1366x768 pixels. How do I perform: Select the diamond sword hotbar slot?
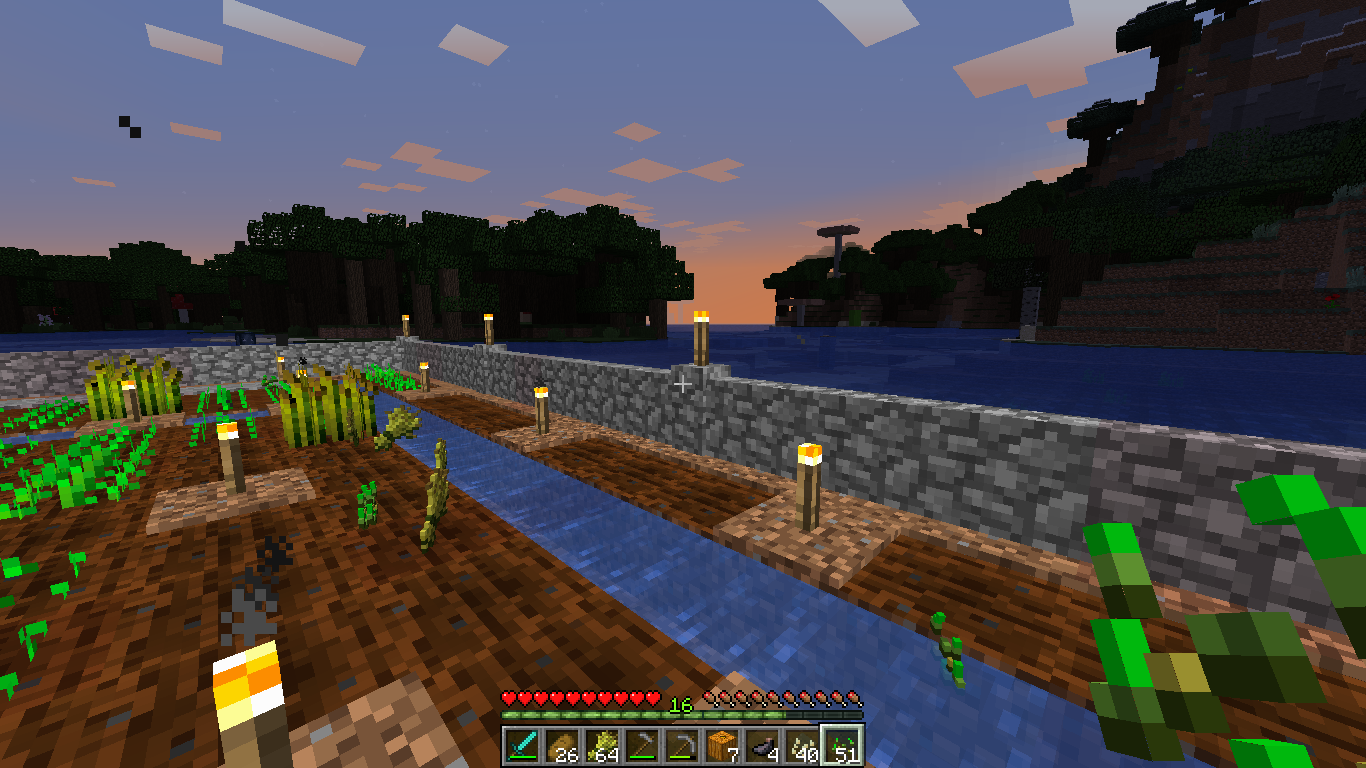coord(522,746)
